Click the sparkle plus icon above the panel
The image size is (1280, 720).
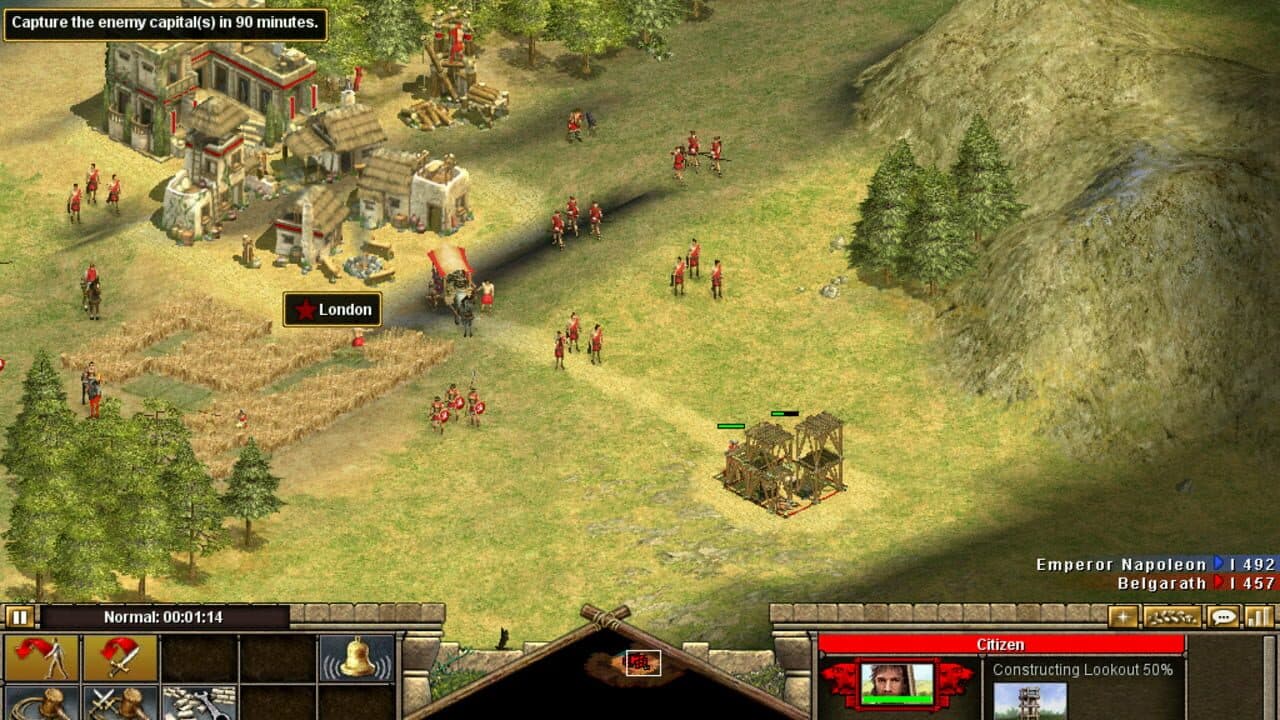coord(1123,617)
